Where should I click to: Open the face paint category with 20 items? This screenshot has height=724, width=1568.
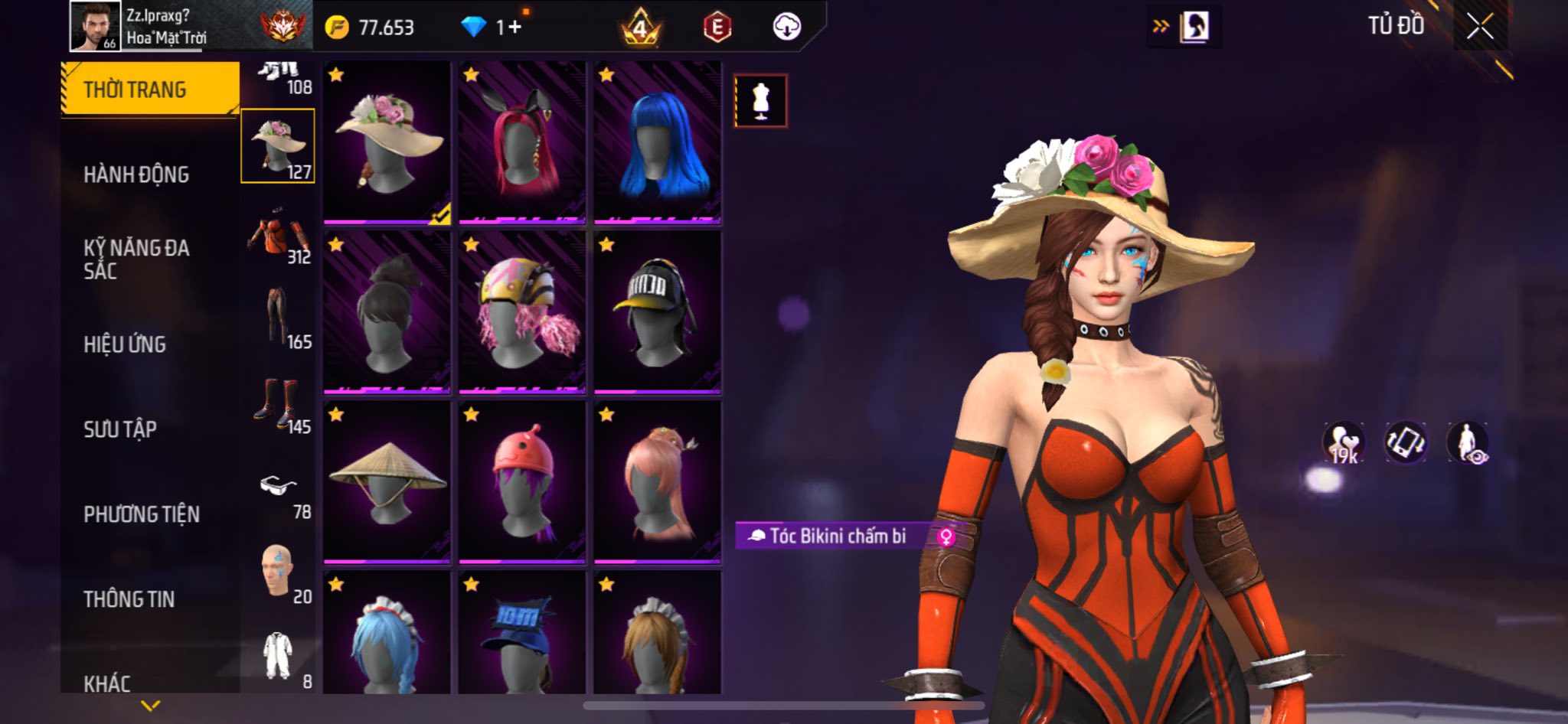(x=279, y=572)
